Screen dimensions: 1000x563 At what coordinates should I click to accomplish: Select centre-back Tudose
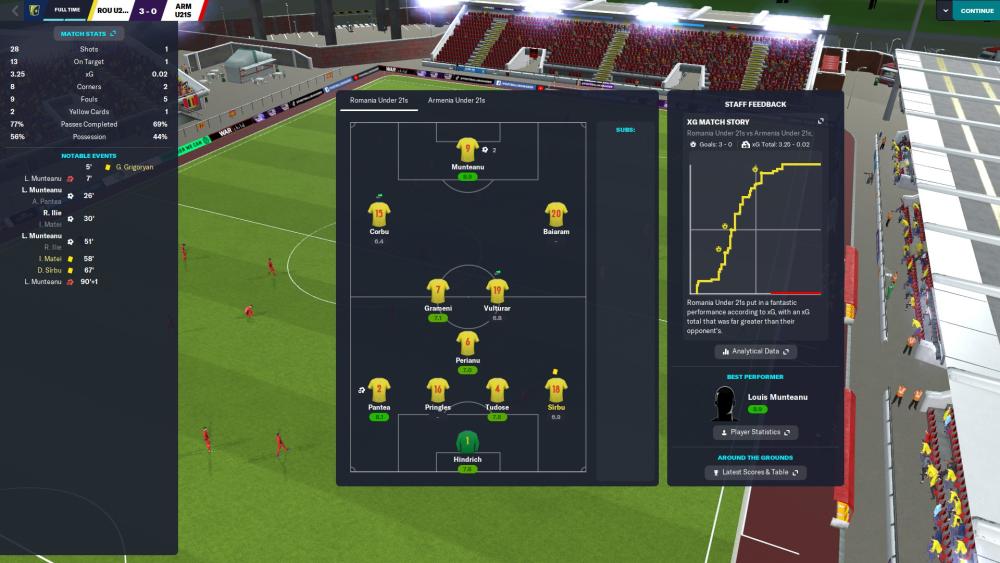coord(497,390)
